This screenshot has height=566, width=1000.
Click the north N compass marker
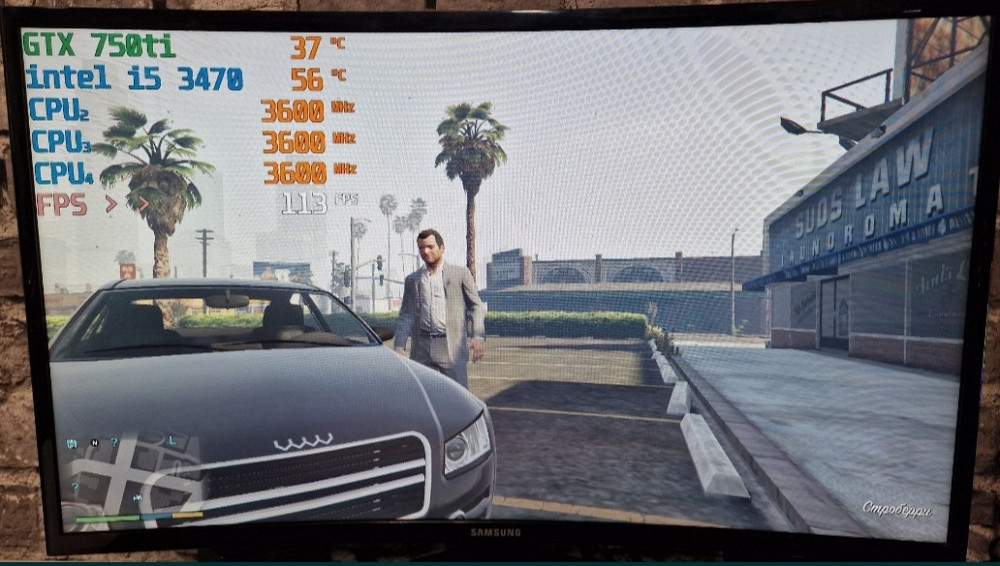point(94,442)
